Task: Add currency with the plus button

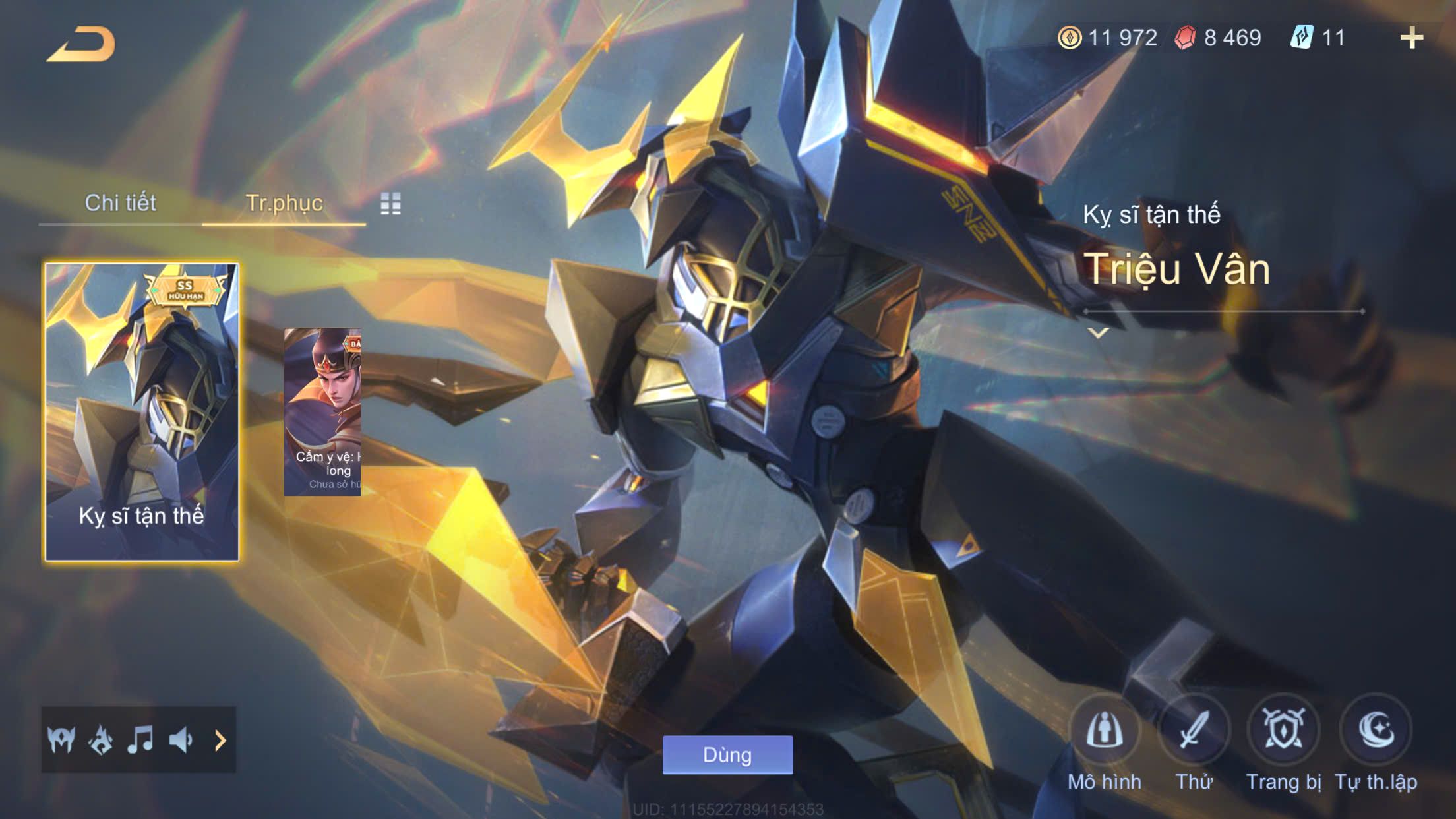Action: 1411,38
